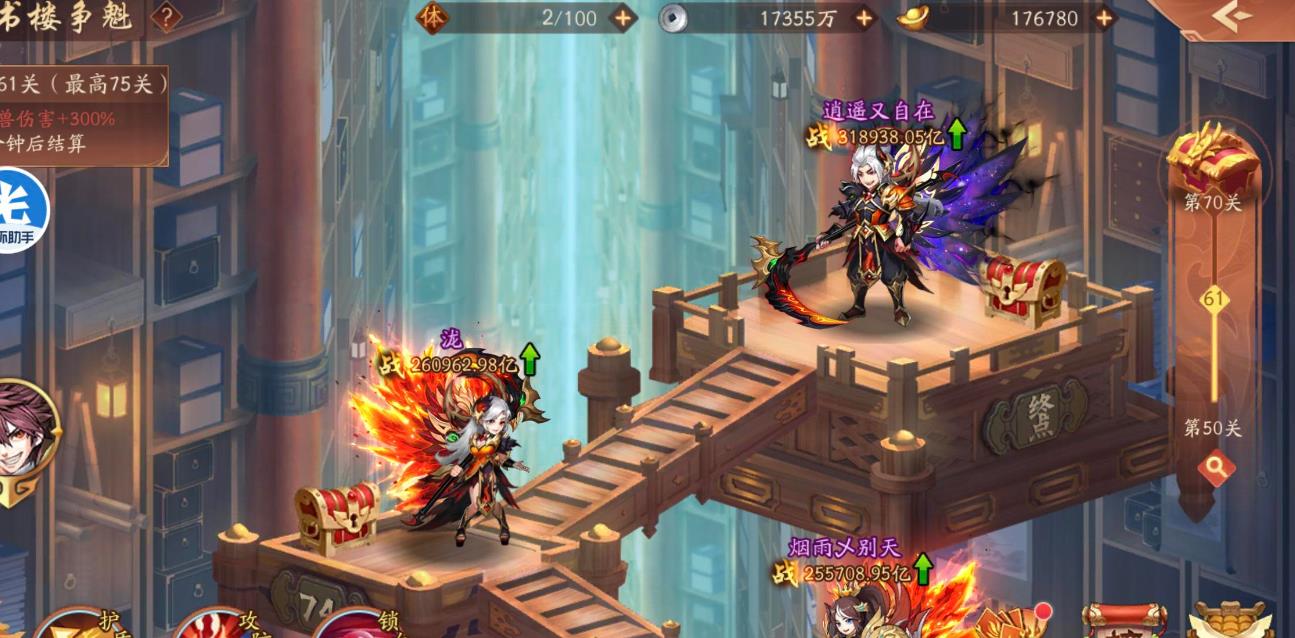The width and height of the screenshot is (1295, 638).
Task: Open the question mark help for 书楼争魁
Action: tap(166, 17)
